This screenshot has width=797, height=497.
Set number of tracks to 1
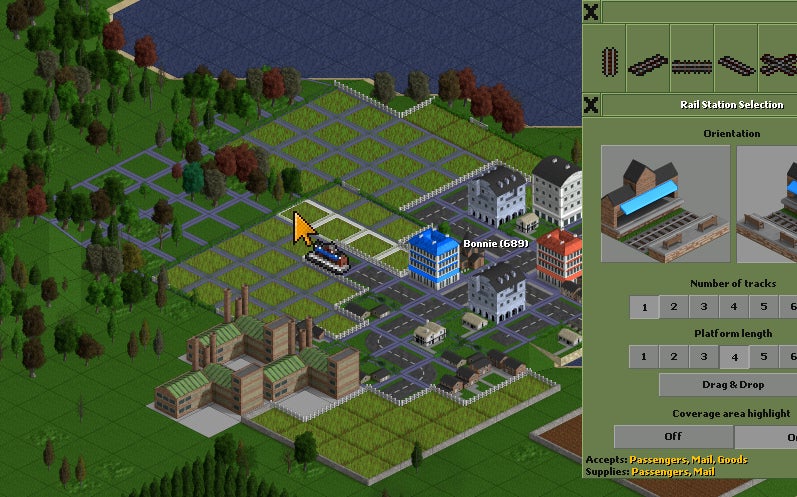click(644, 307)
